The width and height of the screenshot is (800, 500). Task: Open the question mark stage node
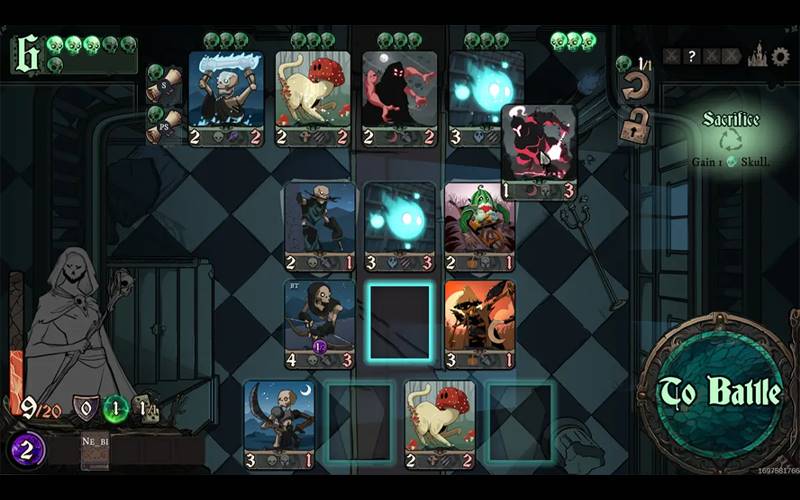click(x=691, y=57)
